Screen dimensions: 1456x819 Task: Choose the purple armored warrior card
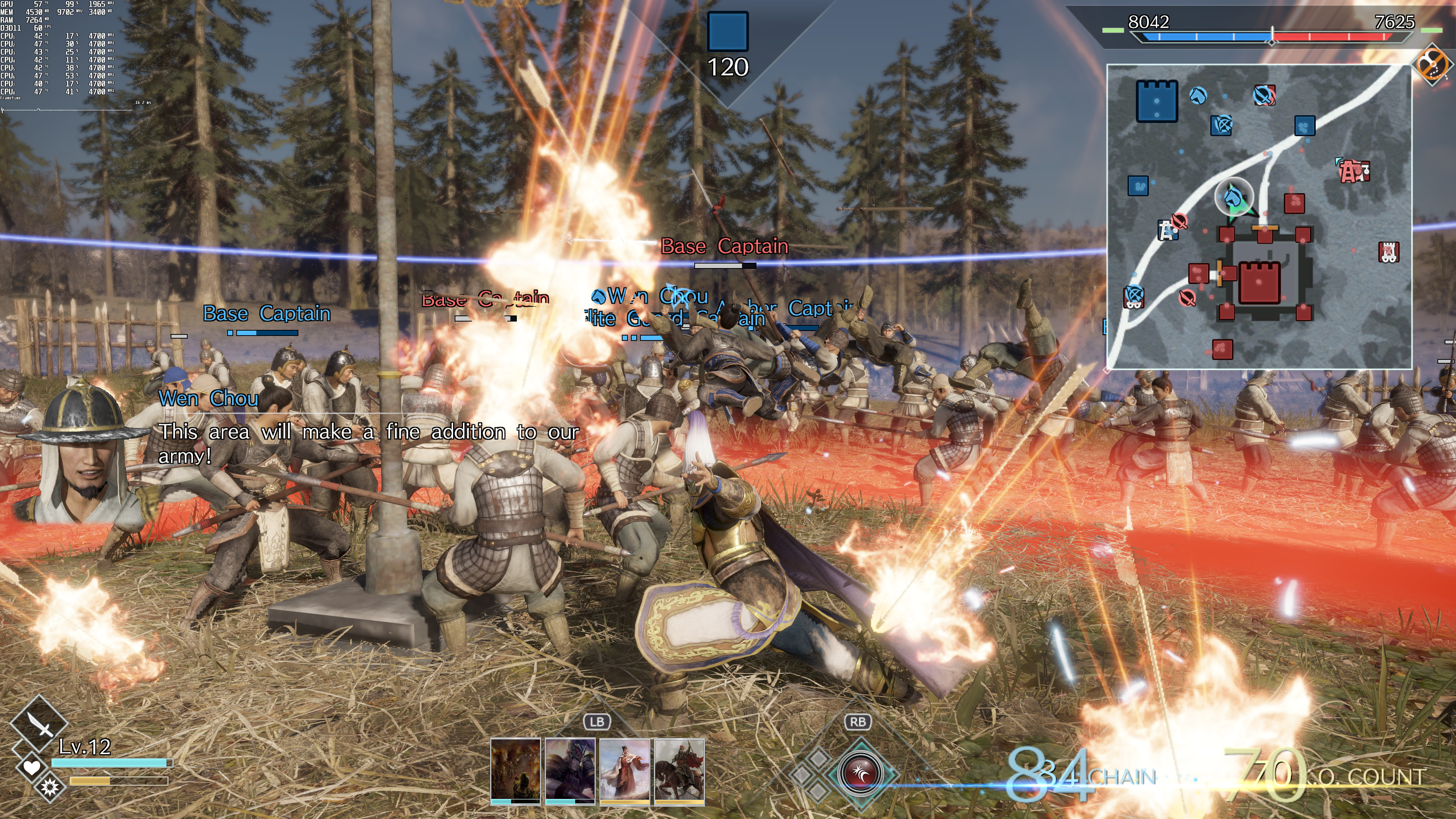(x=570, y=770)
